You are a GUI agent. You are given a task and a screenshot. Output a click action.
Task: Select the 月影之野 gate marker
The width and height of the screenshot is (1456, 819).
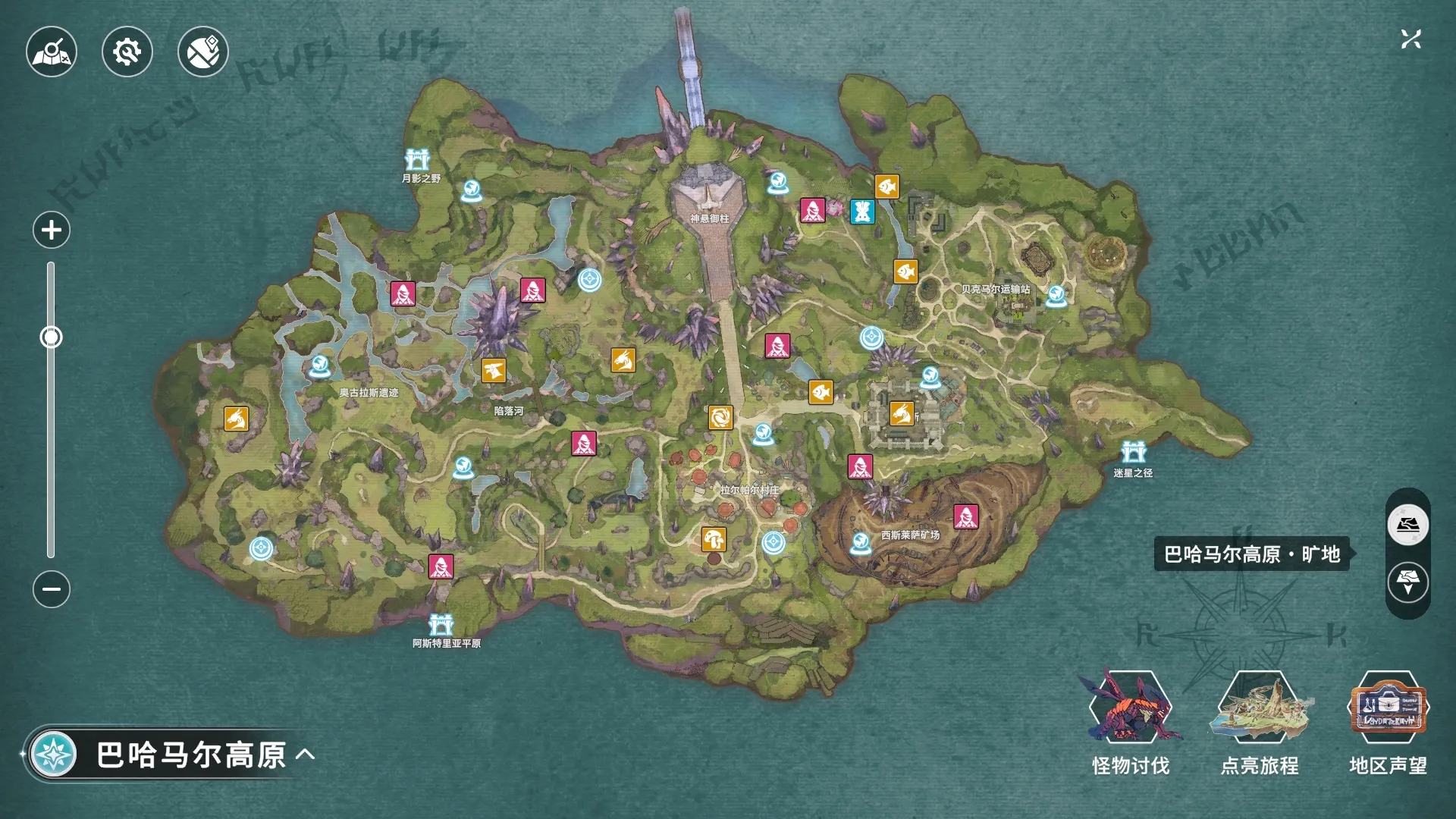[x=417, y=161]
